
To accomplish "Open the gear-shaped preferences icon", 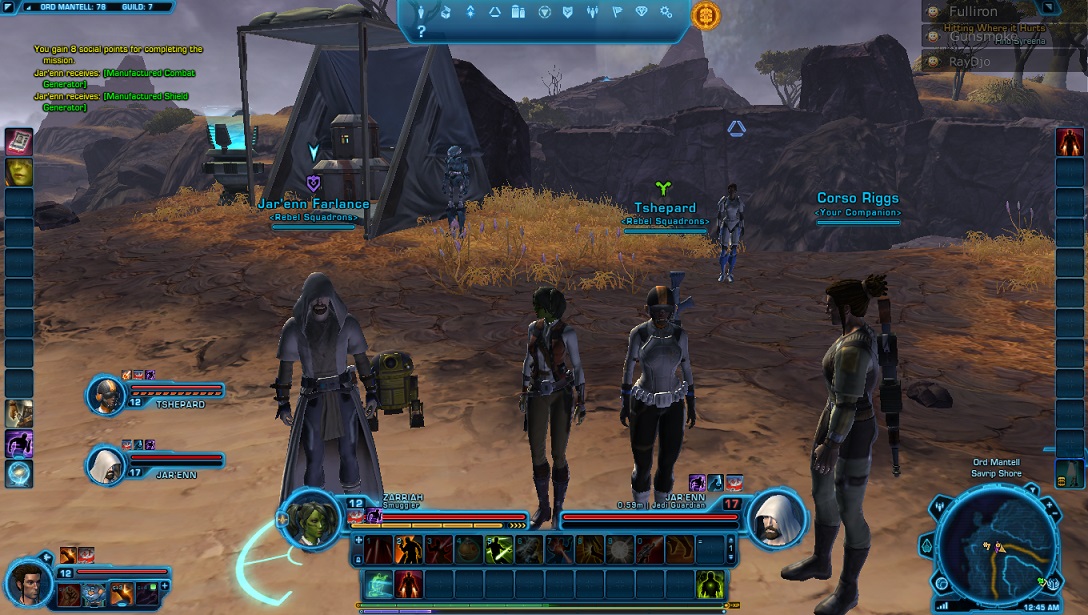I will tap(665, 12).
